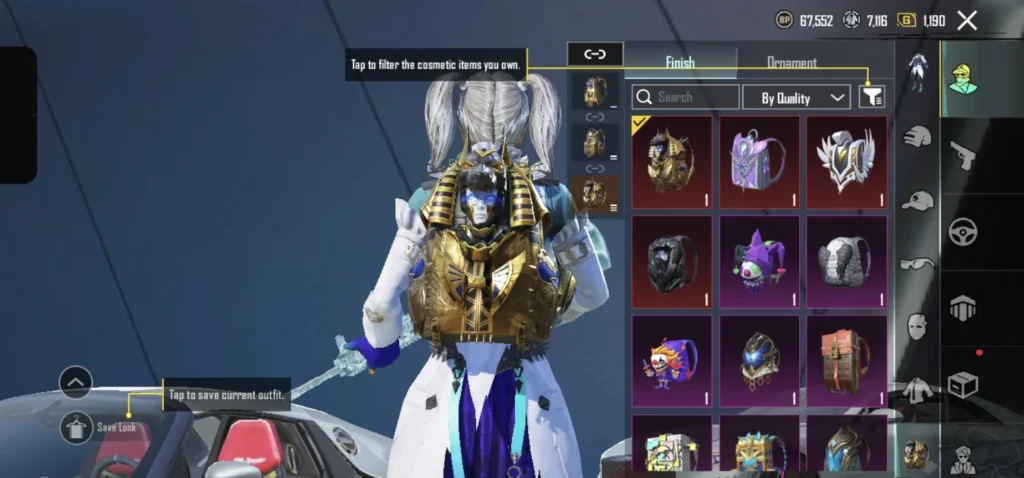The width and height of the screenshot is (1024, 478).
Task: Open the steering wheel vehicles section
Action: click(964, 231)
